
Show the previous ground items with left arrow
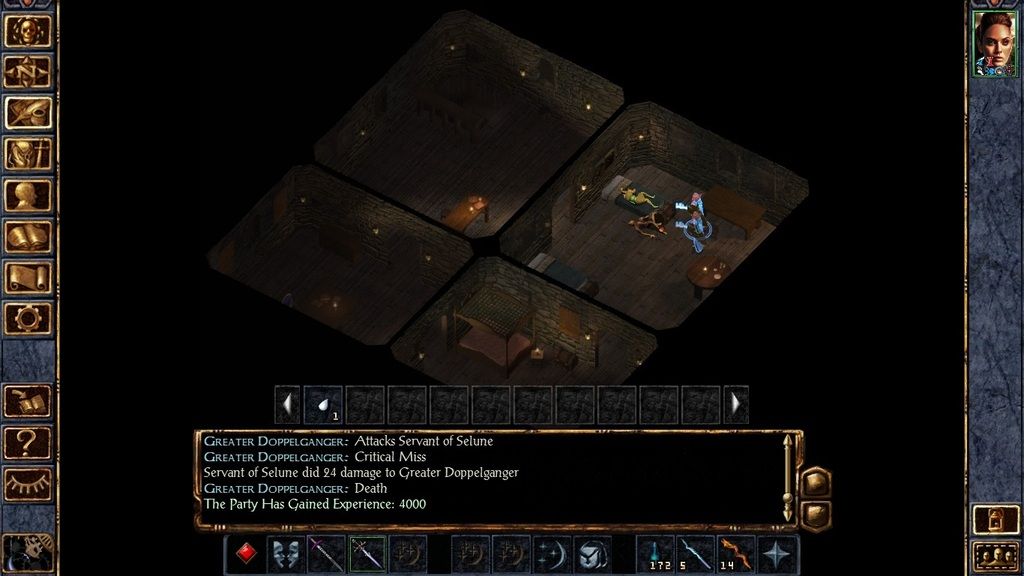click(287, 405)
